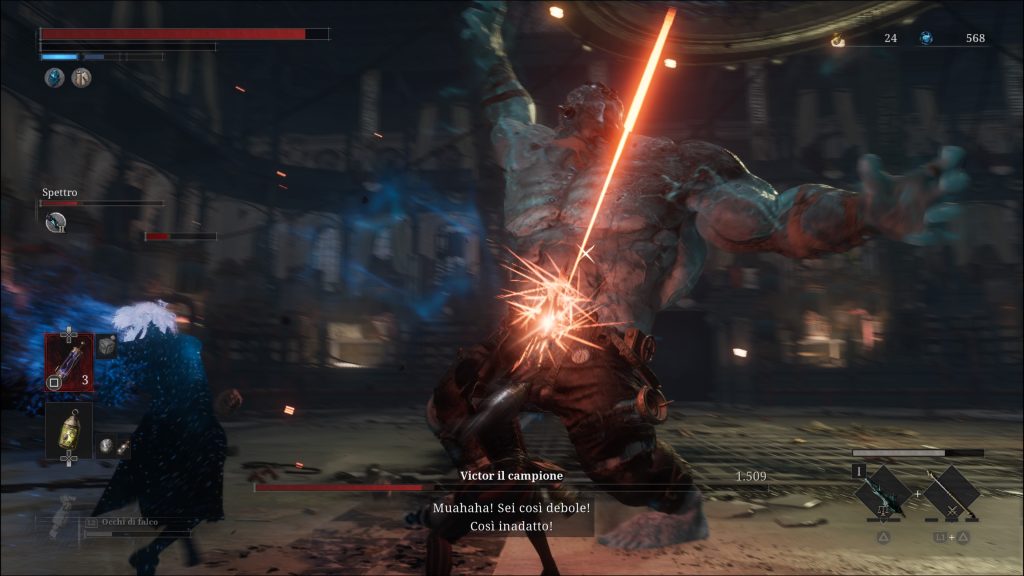The height and width of the screenshot is (576, 1024).
Task: Select the left diamond weapon slot
Action: (x=884, y=492)
